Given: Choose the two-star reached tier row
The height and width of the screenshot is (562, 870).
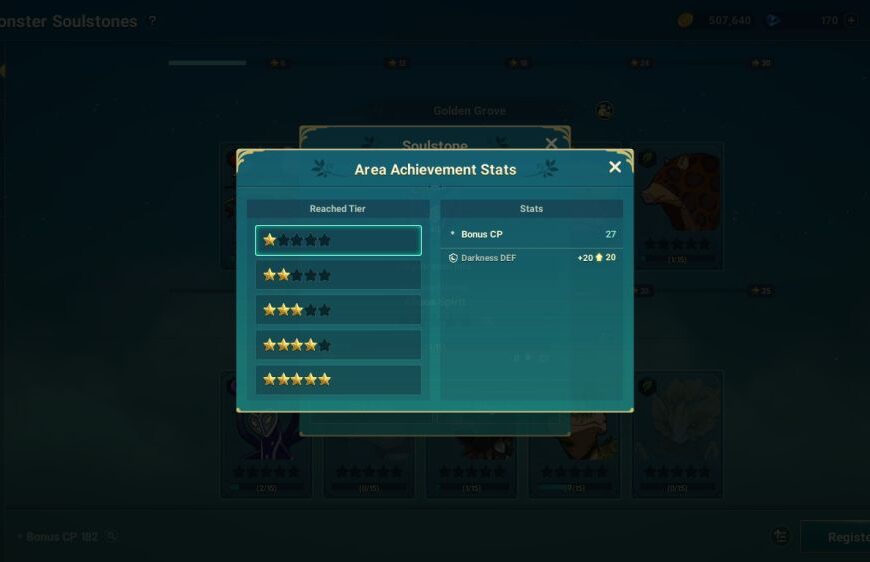Looking at the screenshot, I should click(338, 275).
